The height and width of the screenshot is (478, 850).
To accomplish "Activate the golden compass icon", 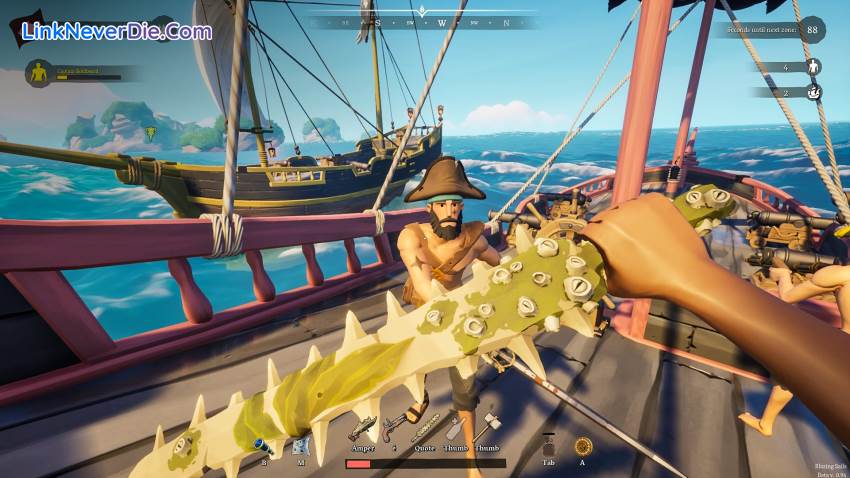I will pyautogui.click(x=582, y=446).
